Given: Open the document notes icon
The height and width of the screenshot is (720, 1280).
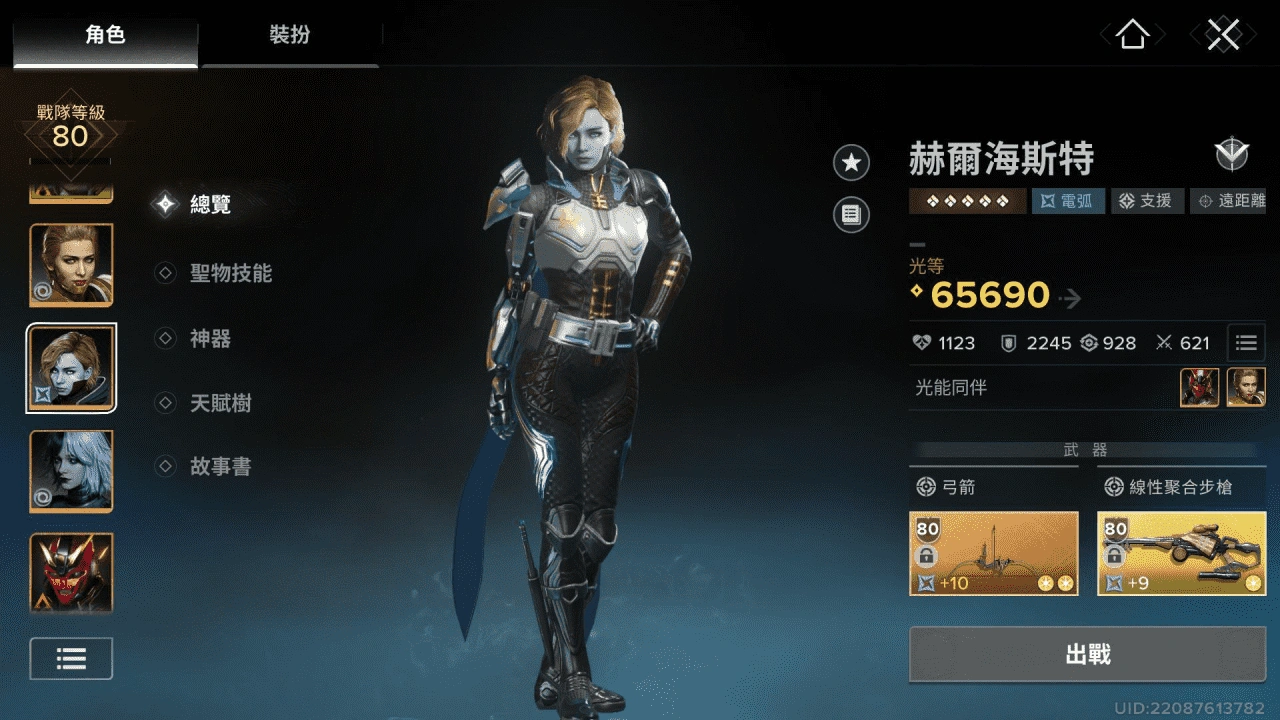Looking at the screenshot, I should (851, 214).
